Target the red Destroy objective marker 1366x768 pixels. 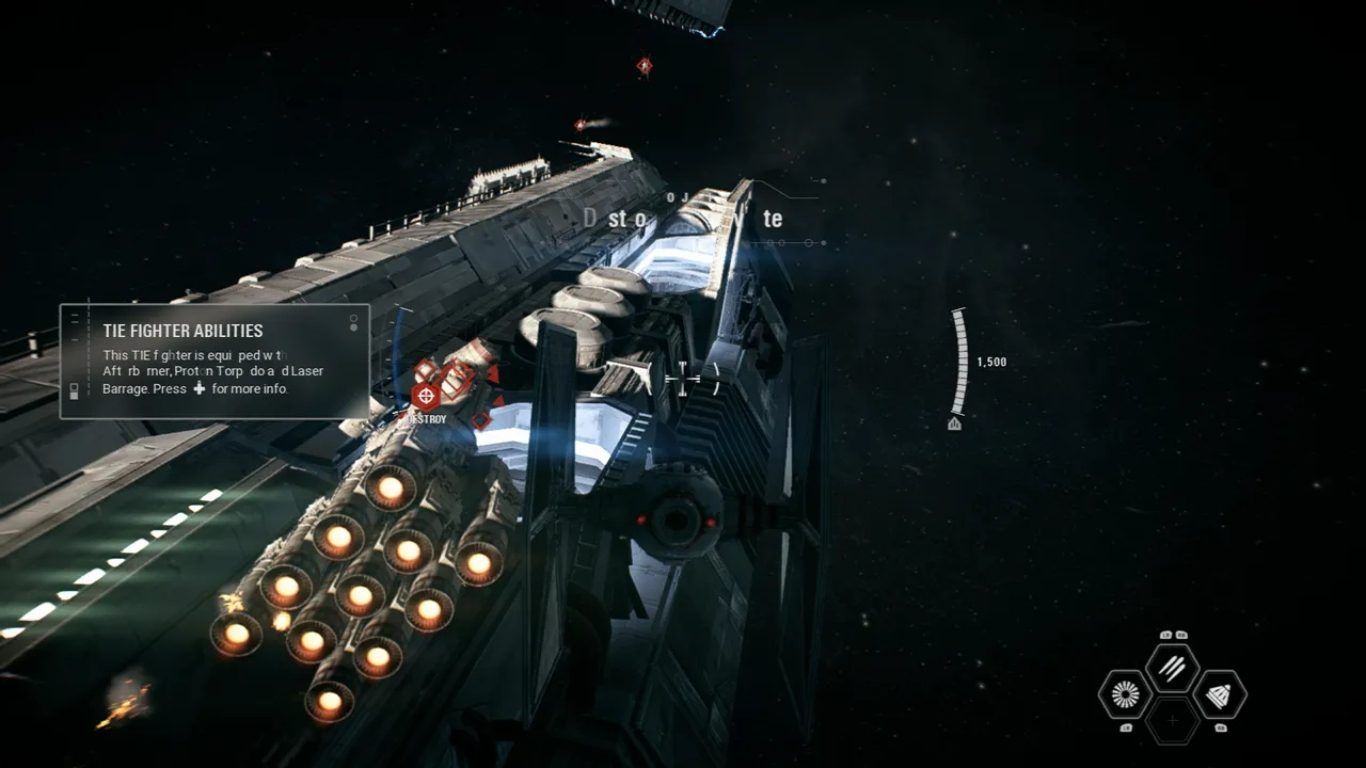pyautogui.click(x=427, y=397)
